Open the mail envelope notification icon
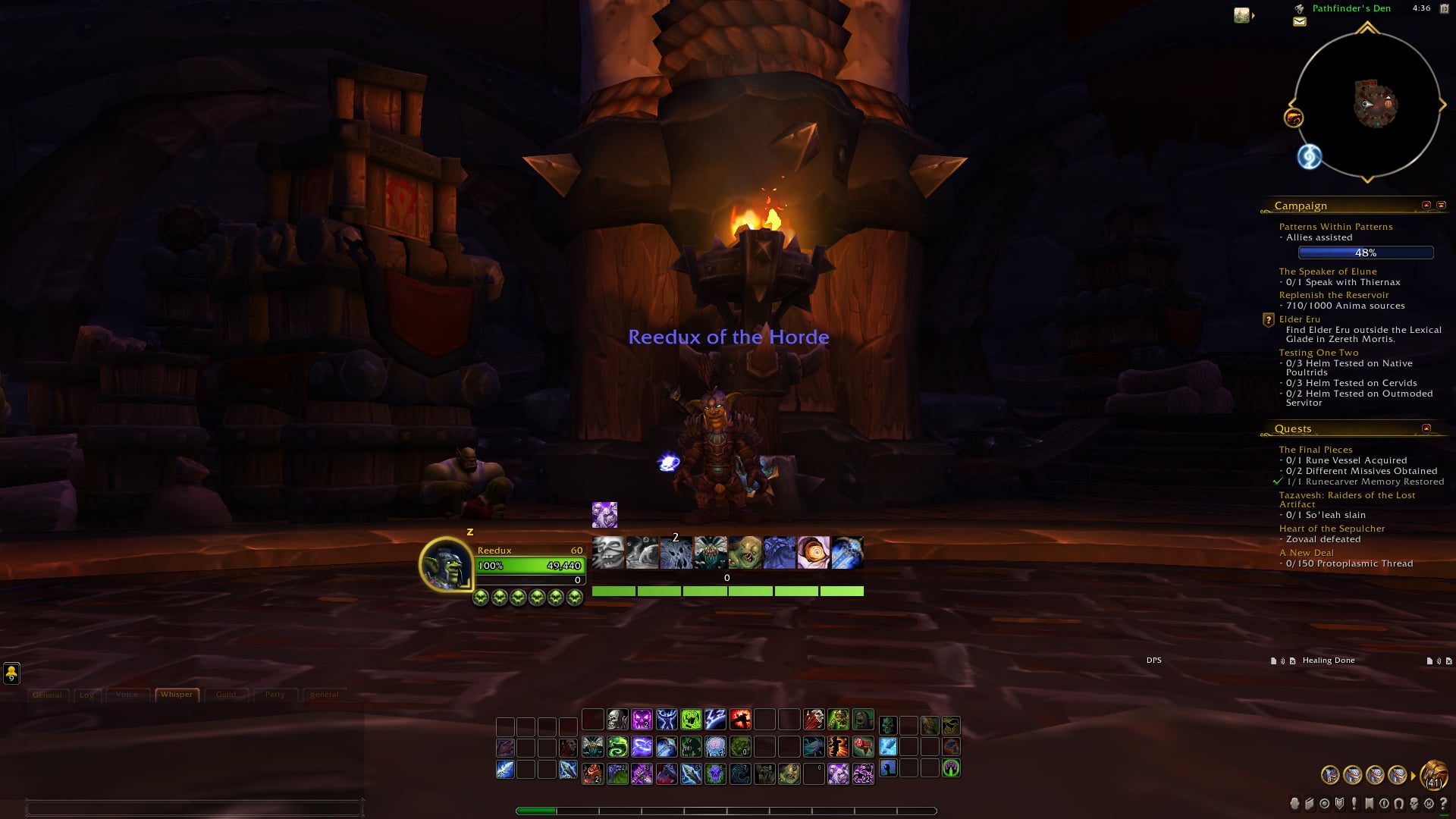Viewport: 1456px width, 819px height. (x=1299, y=22)
